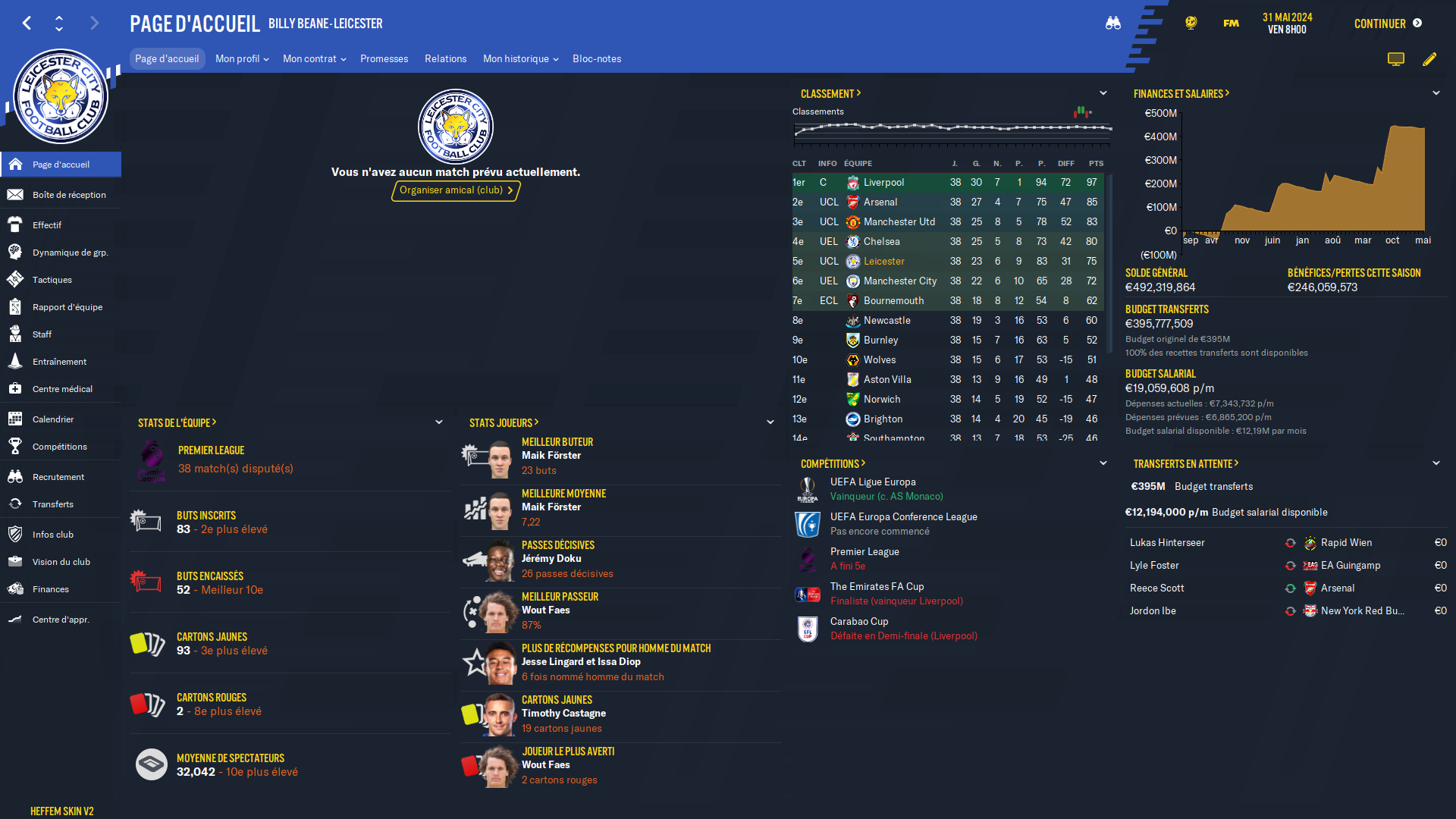The width and height of the screenshot is (1456, 819).
Task: Click the back arrow navigation button
Action: (x=27, y=24)
